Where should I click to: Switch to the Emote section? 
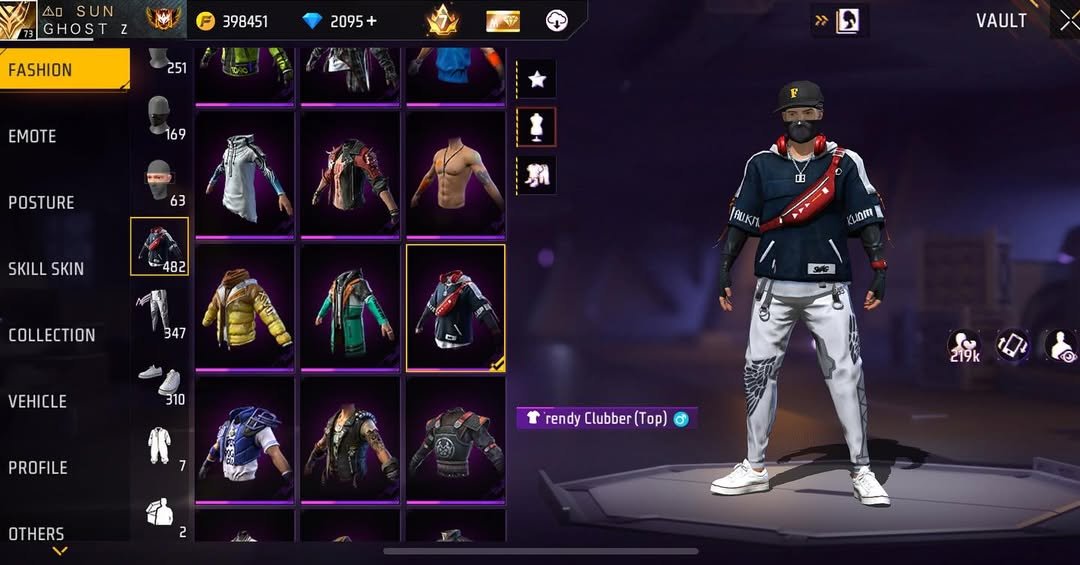point(33,137)
